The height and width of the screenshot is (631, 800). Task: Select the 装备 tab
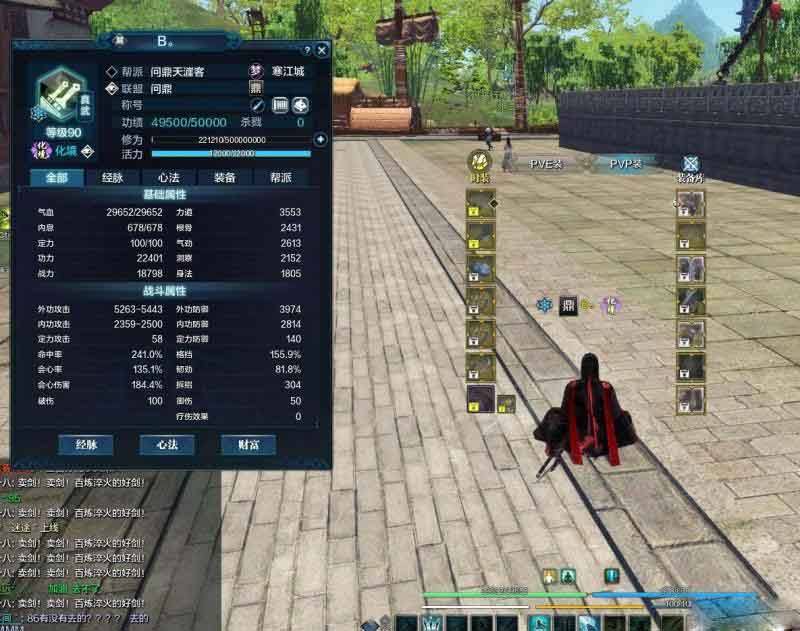coord(224,177)
